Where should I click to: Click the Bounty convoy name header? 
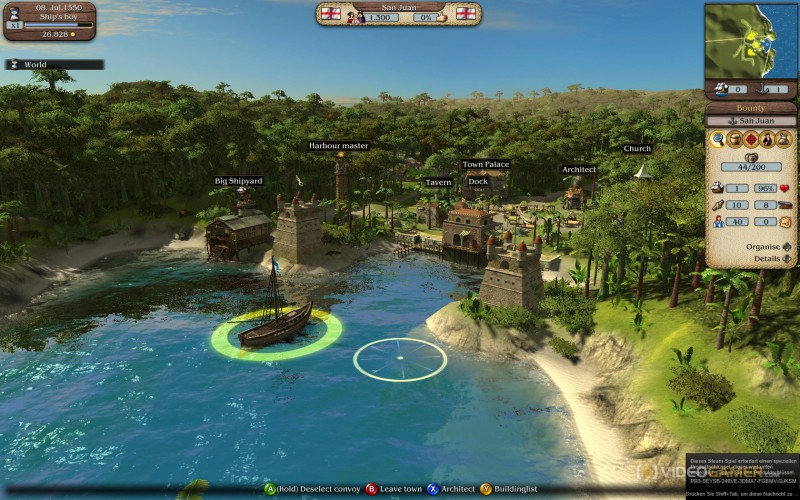751,107
